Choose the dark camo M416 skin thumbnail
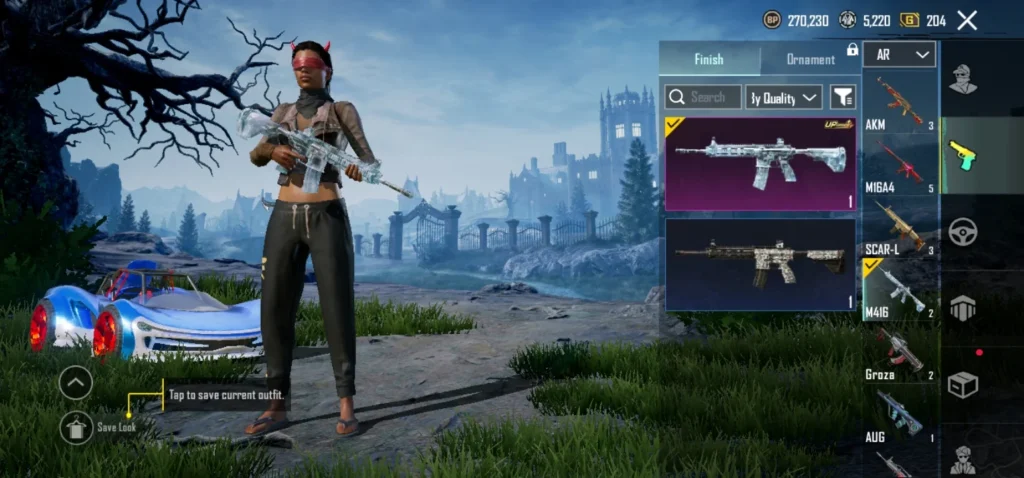The width and height of the screenshot is (1024, 478). tap(760, 265)
